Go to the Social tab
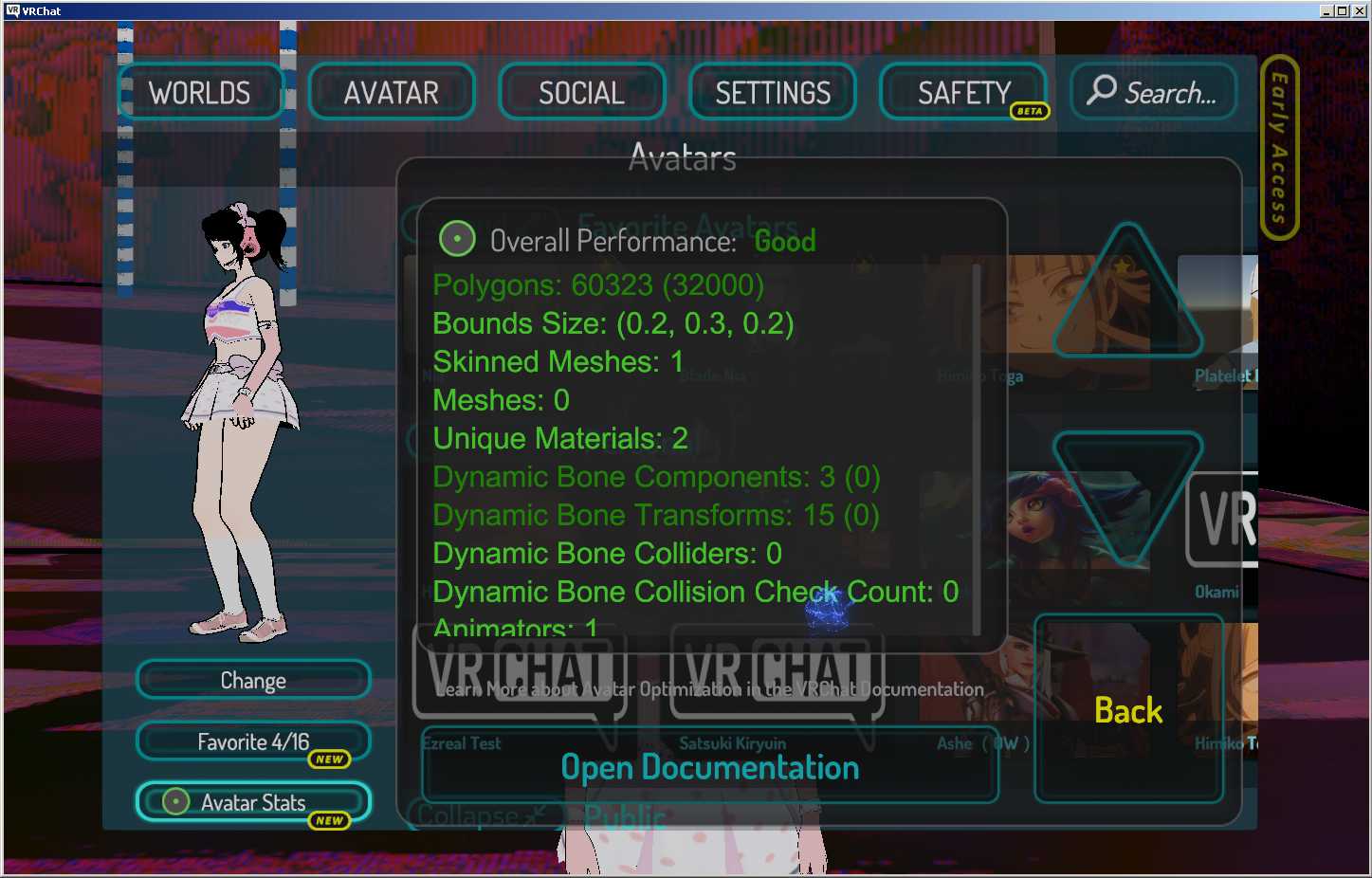This screenshot has height=878, width=1372. (581, 93)
